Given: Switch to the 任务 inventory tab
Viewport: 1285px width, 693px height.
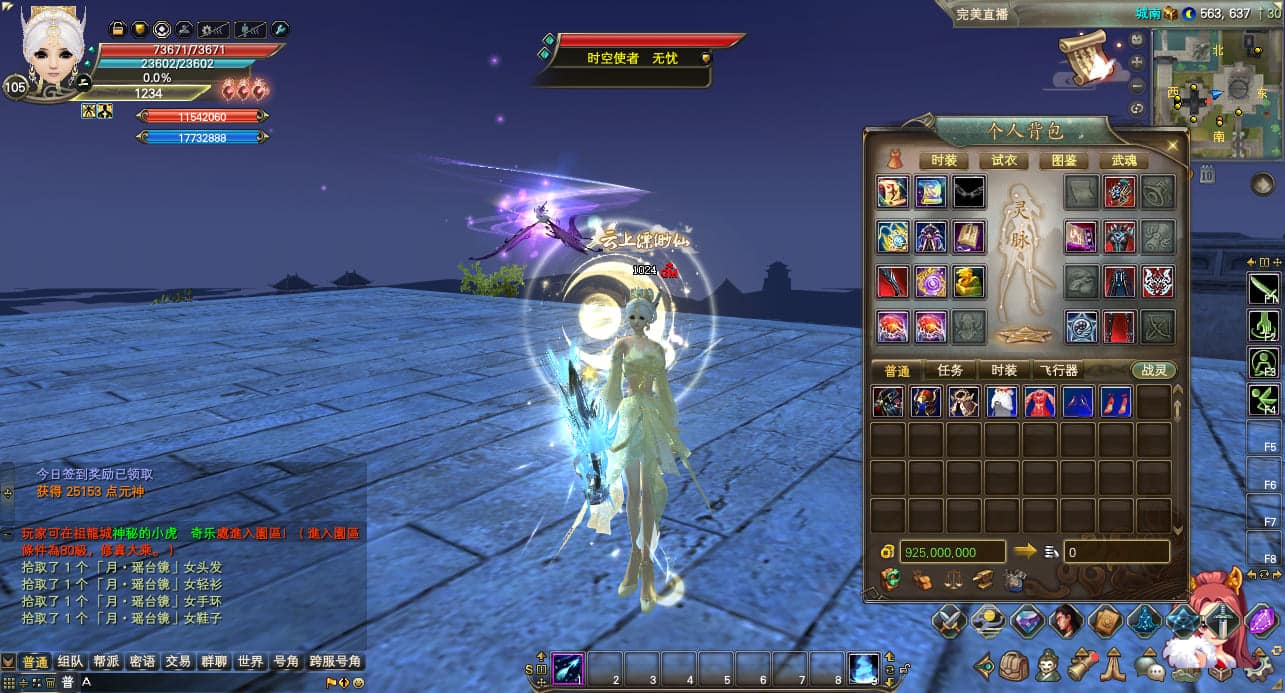Looking at the screenshot, I should pos(949,370).
